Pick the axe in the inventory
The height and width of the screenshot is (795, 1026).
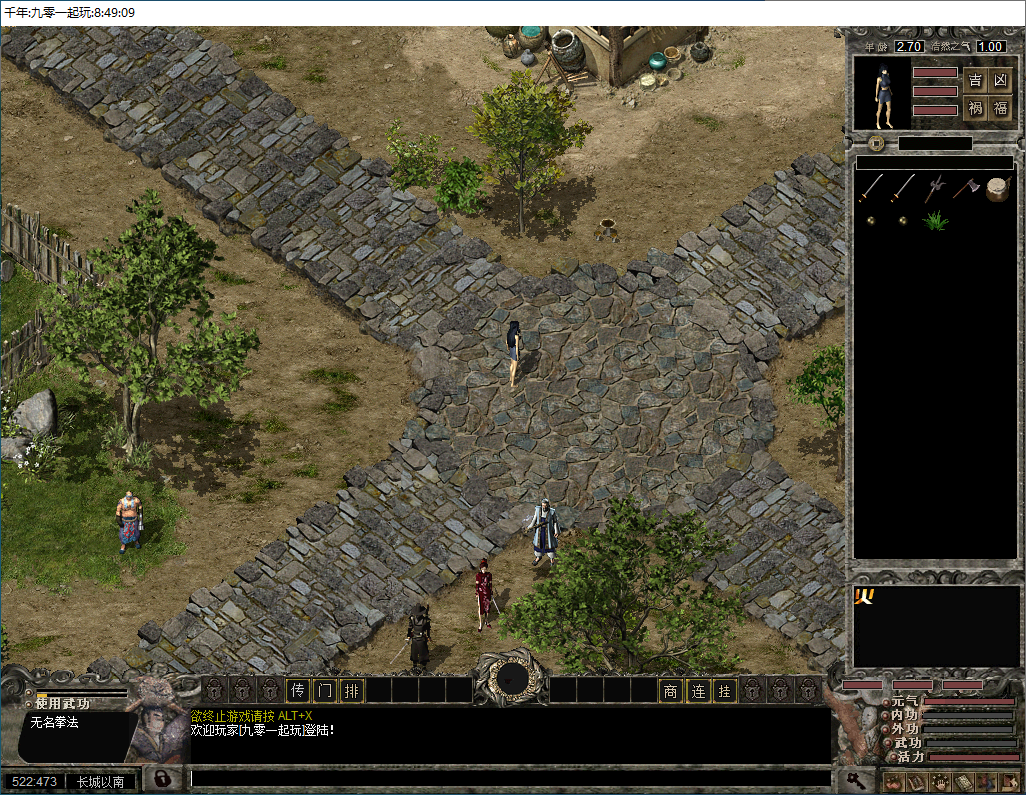pyautogui.click(x=966, y=188)
